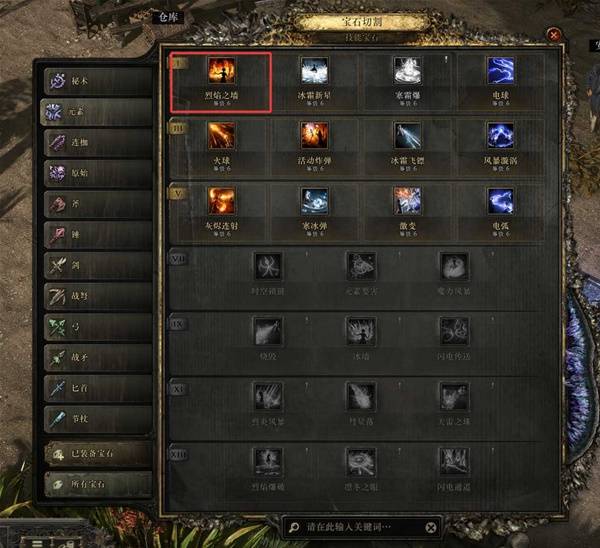Pick the 寒霜爆 (Frost Bomb) skill gem
Image resolution: width=600 pixels, height=548 pixels.
408,74
